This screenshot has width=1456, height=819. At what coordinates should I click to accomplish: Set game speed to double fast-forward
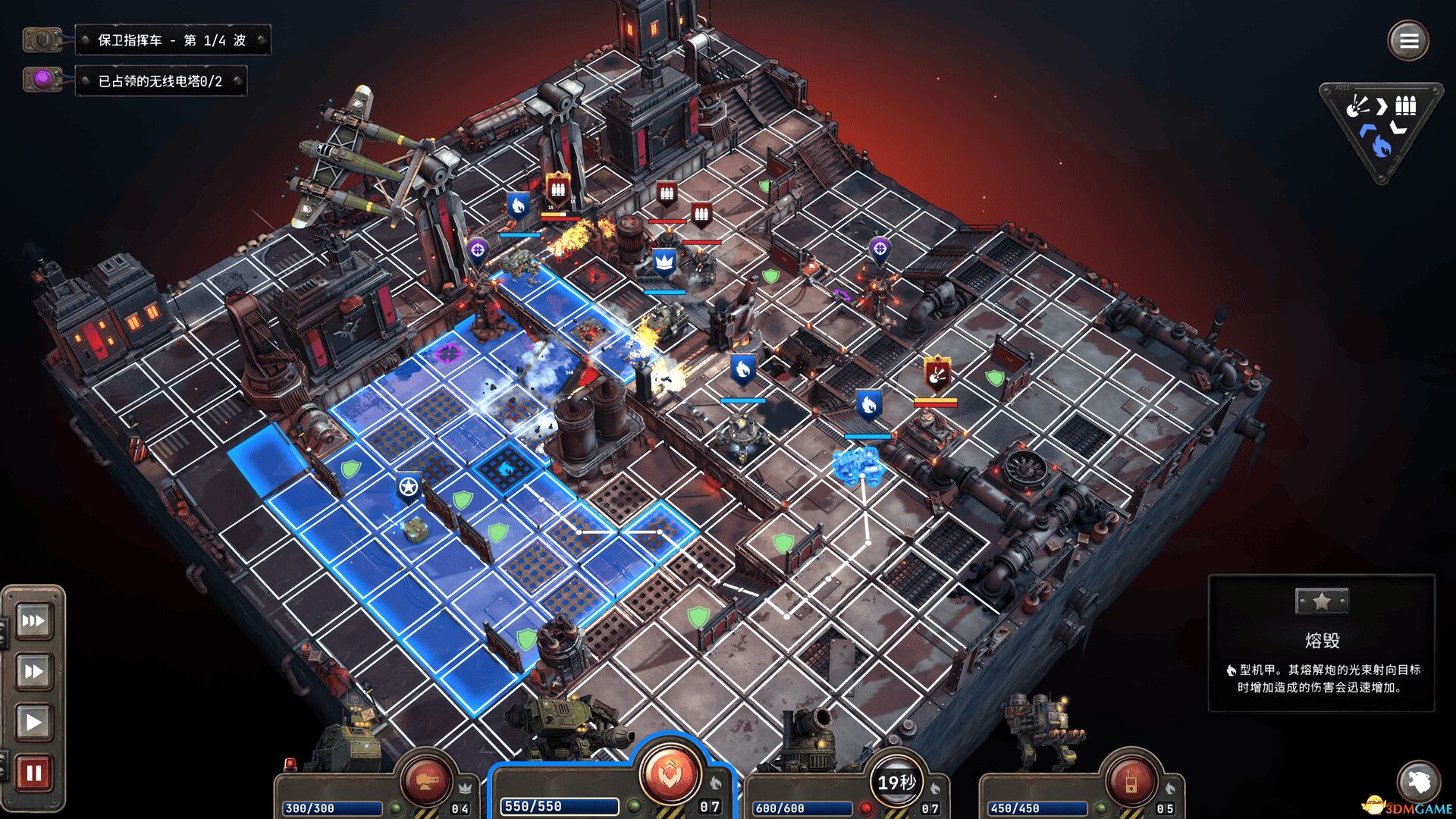tap(33, 671)
